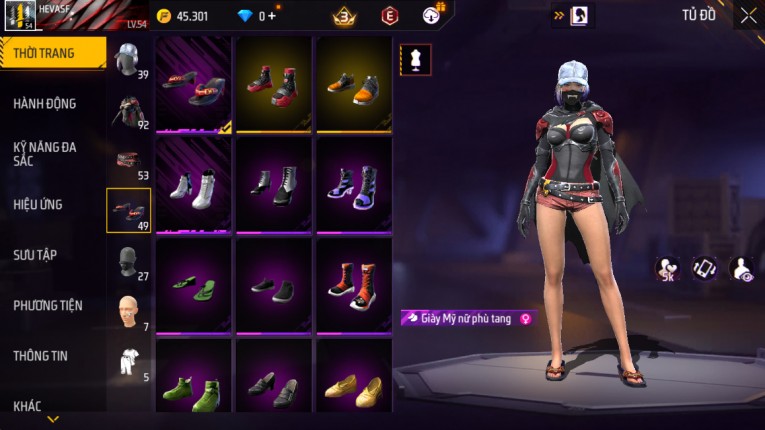Choose the green flip-flops
This screenshot has width=765, height=430.
pos(193,285)
